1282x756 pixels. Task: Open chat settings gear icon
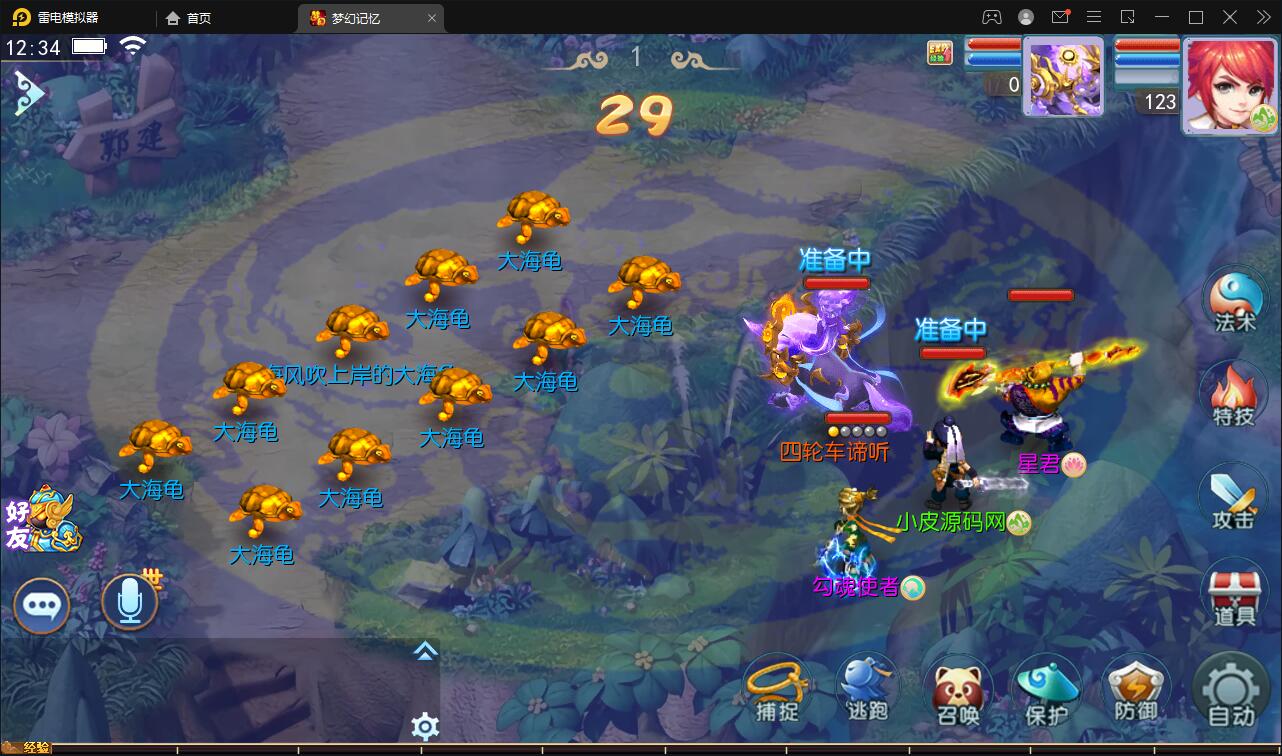425,726
